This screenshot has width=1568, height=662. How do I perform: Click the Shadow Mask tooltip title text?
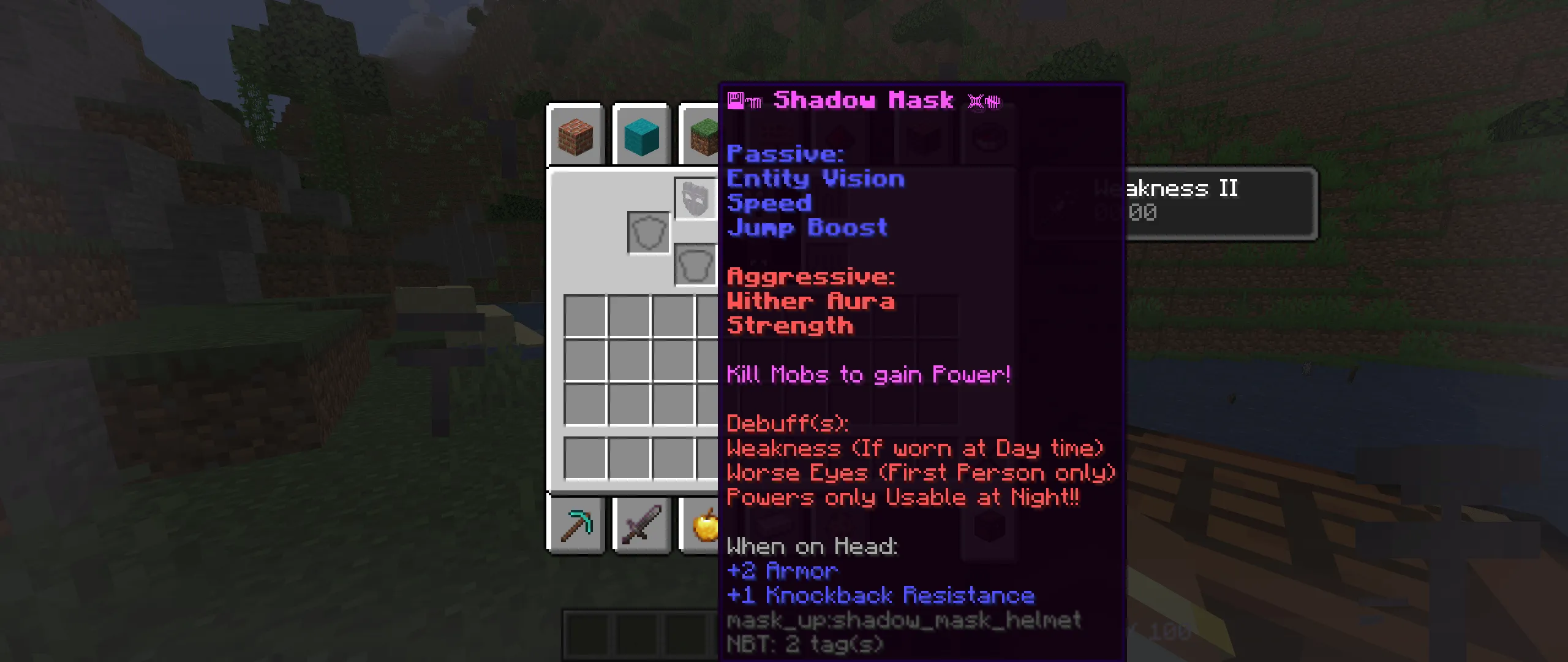click(x=862, y=100)
